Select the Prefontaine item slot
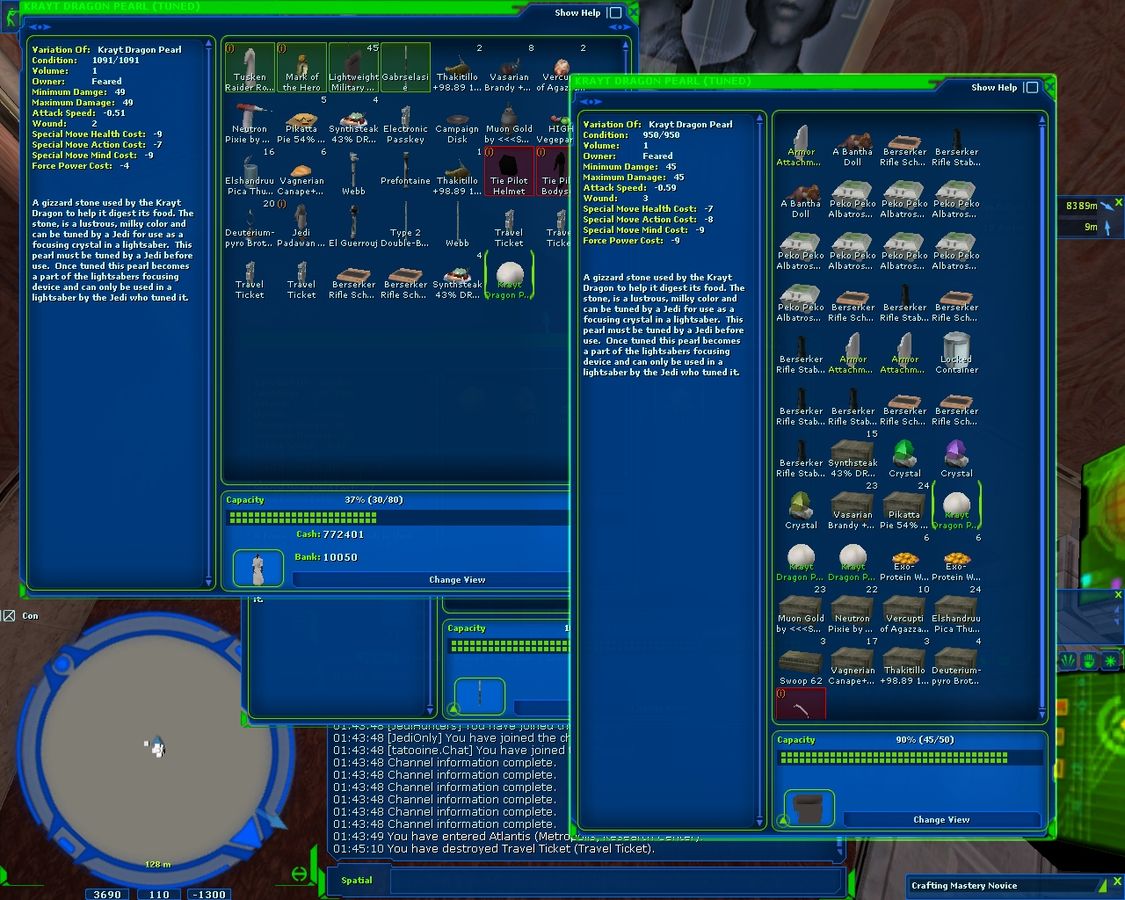 click(x=405, y=170)
